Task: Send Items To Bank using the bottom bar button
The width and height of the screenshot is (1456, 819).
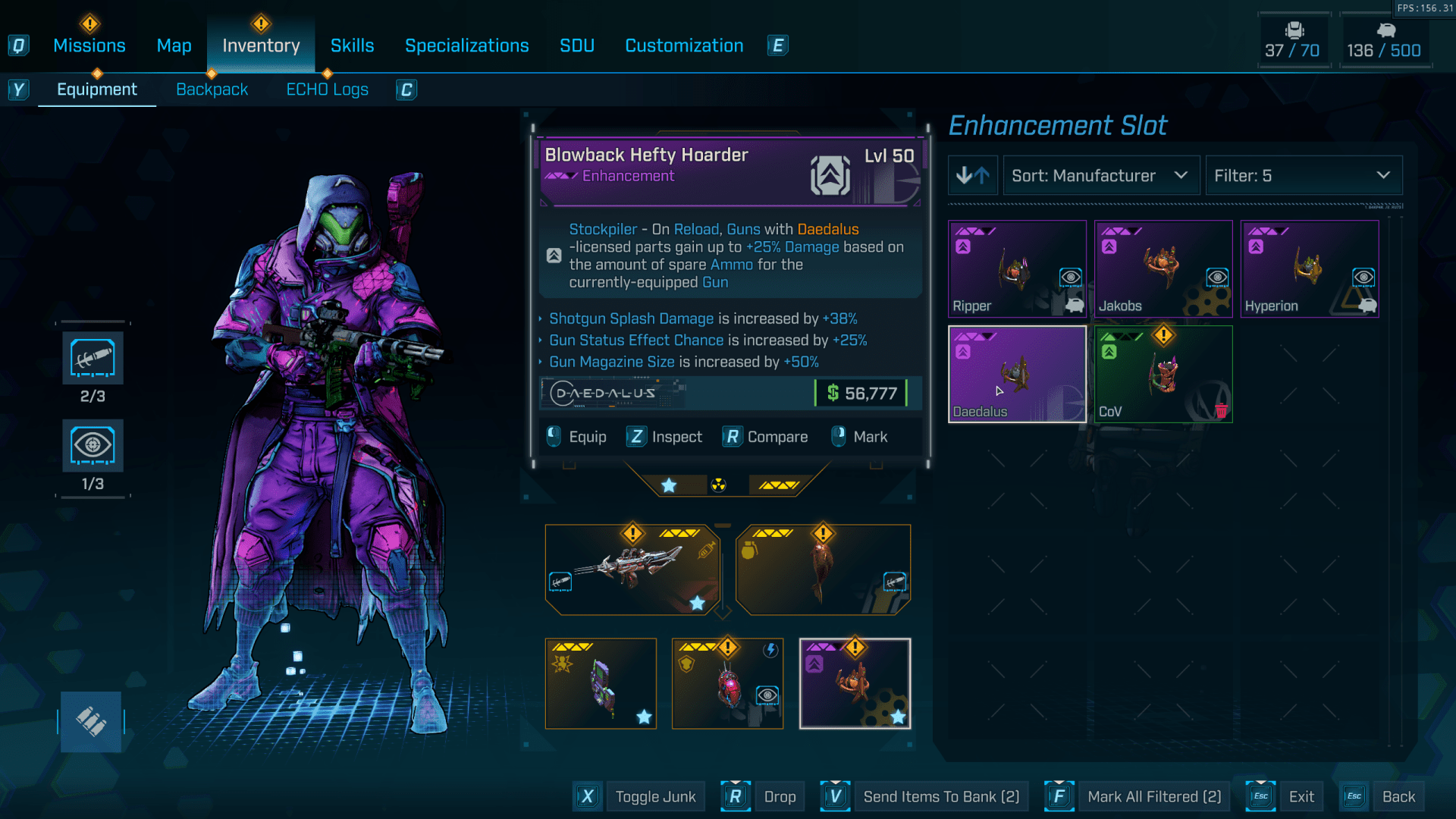Action: (x=941, y=796)
